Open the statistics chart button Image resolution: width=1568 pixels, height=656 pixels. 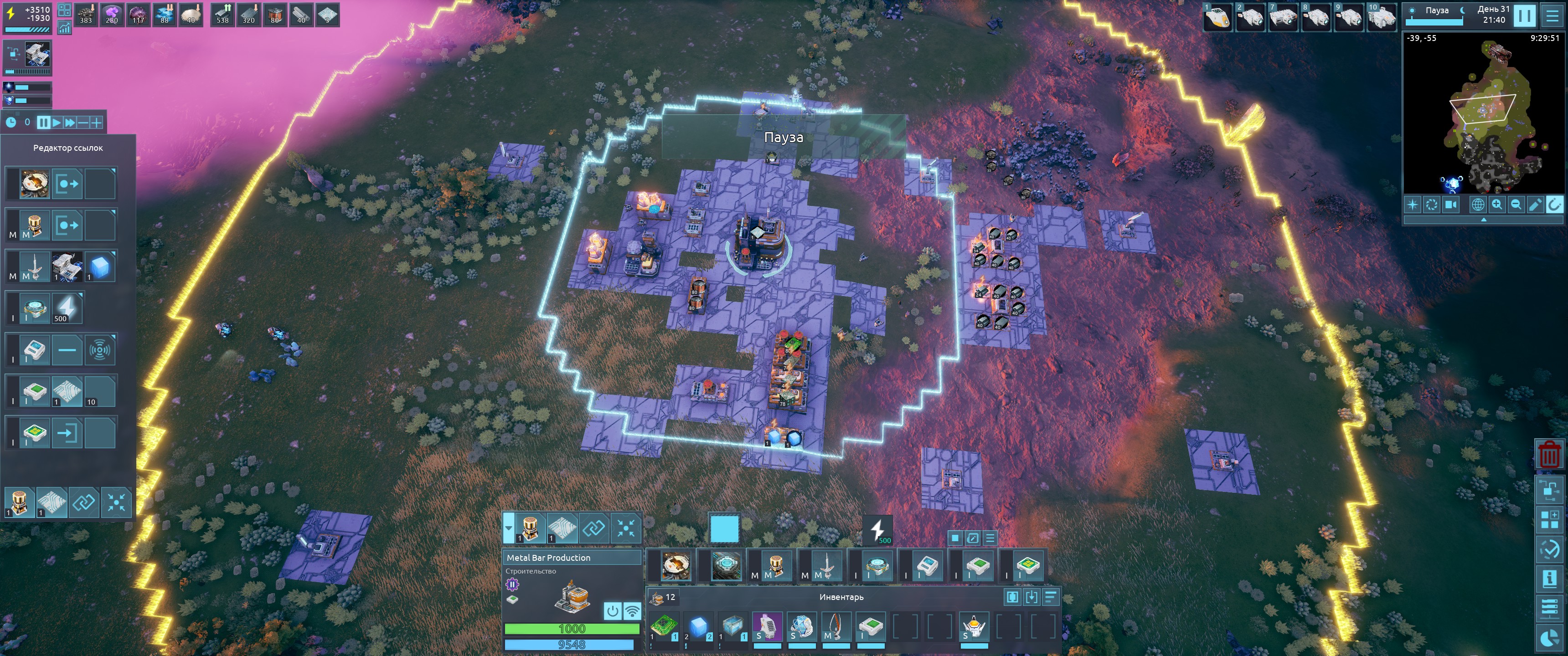click(x=64, y=27)
